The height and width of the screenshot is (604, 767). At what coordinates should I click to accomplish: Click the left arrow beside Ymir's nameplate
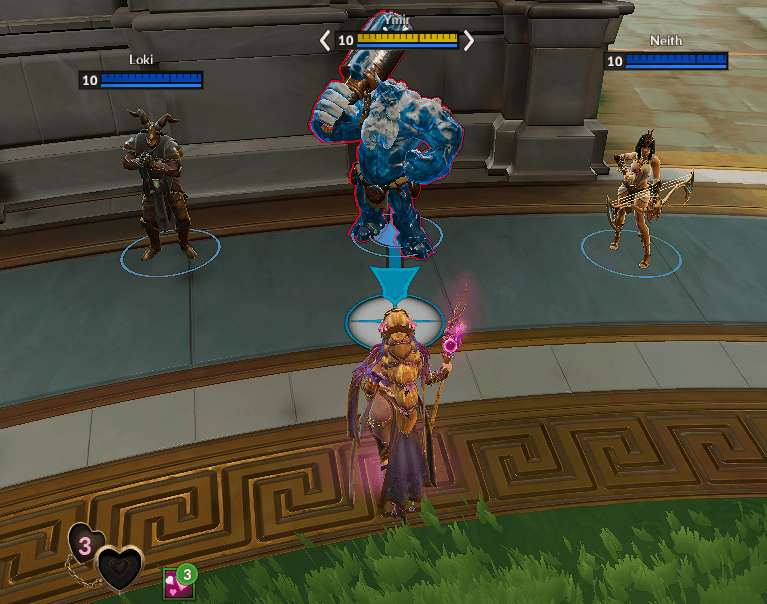pos(324,40)
